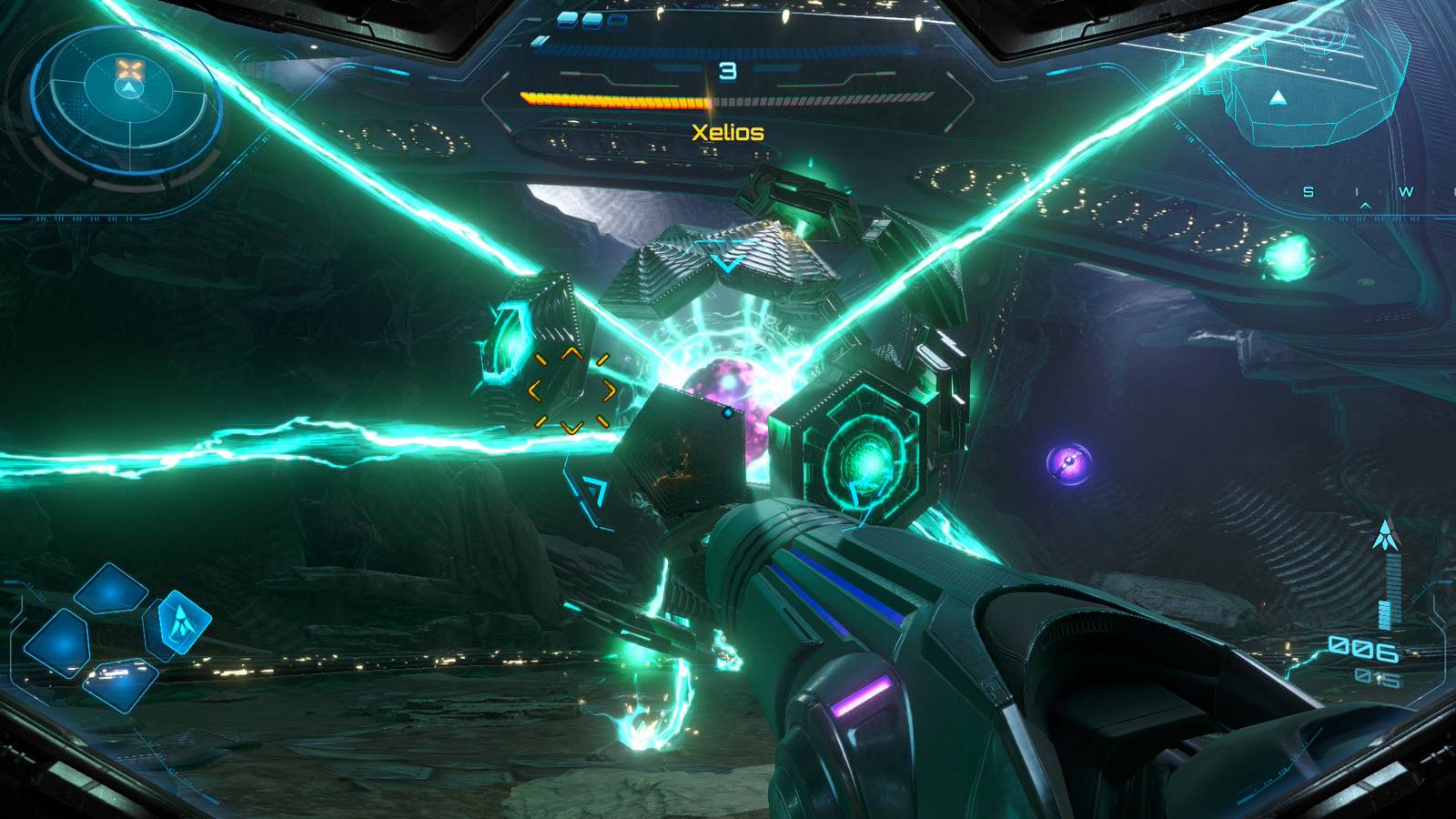Click the secondary 015 ammo readout
The image size is (1456, 819).
(1377, 677)
